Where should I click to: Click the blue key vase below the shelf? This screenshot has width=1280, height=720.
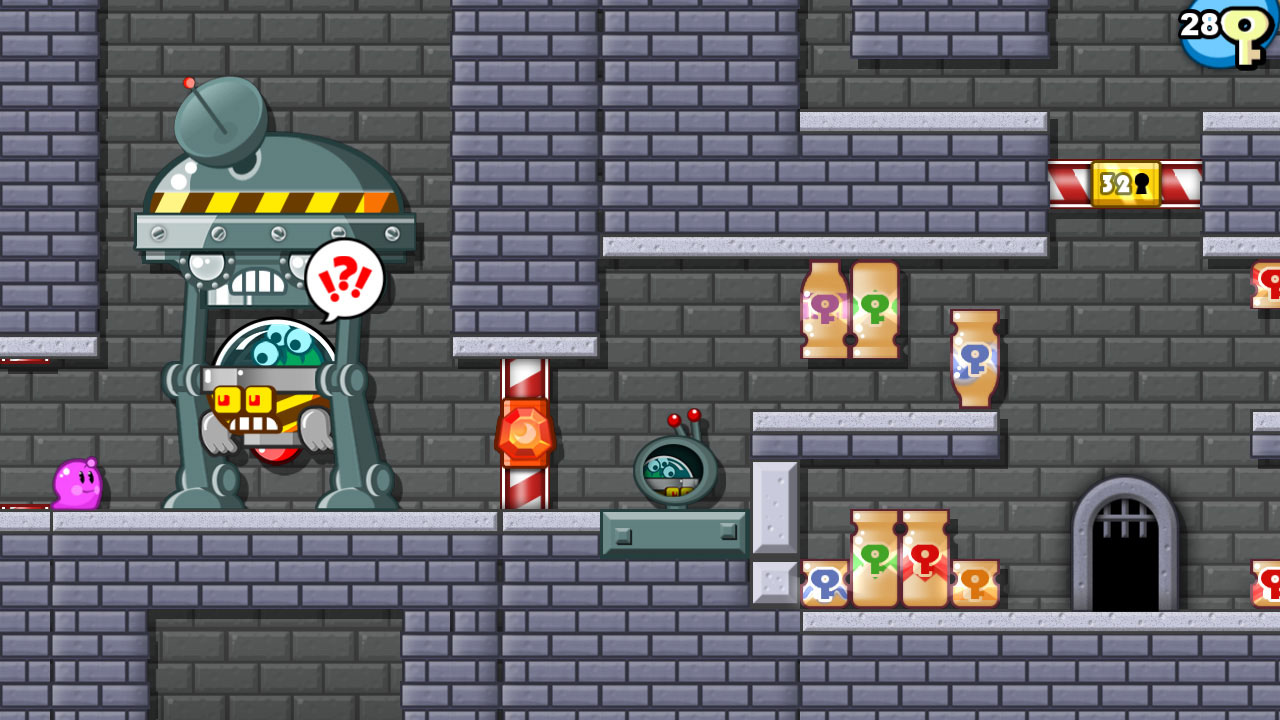[973, 358]
